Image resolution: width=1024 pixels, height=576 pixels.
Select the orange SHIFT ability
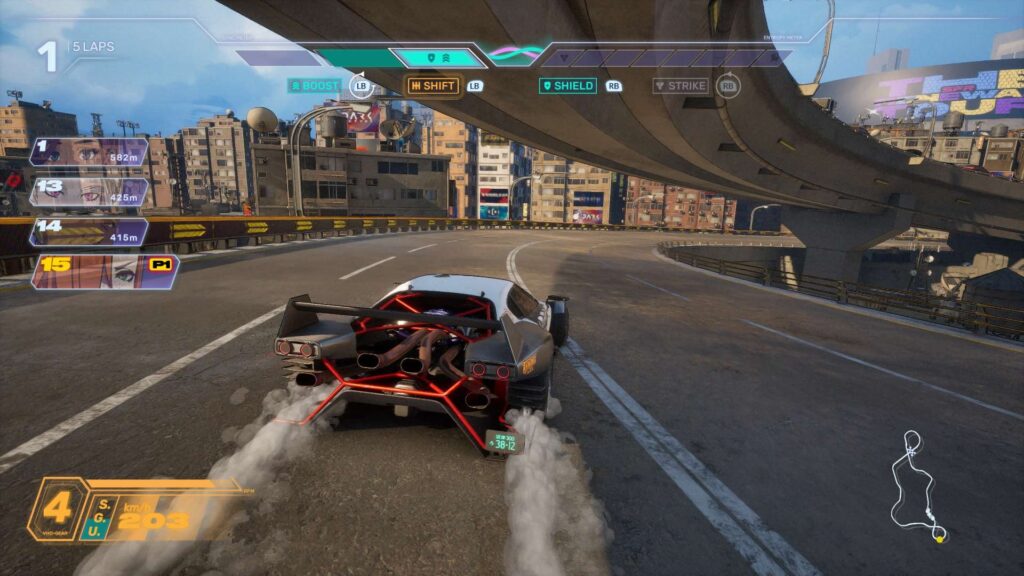point(433,86)
